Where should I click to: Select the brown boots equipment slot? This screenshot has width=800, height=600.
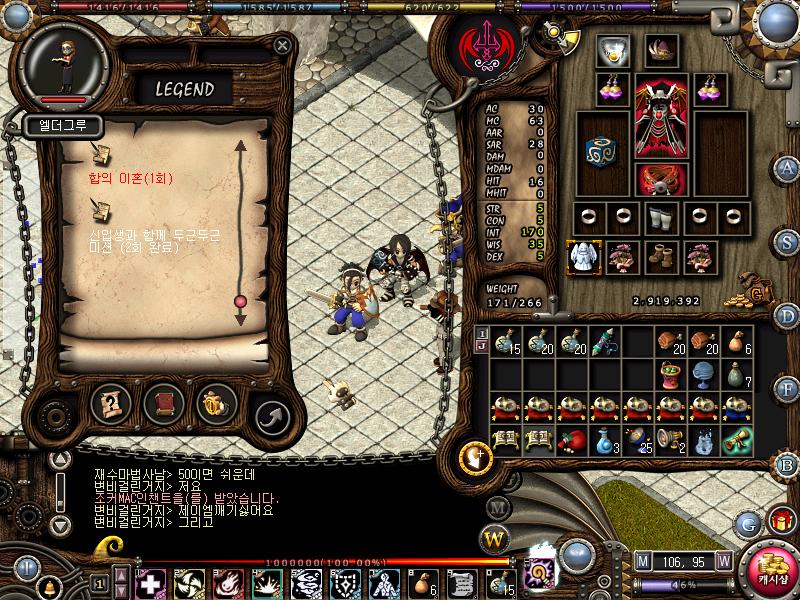(x=658, y=255)
